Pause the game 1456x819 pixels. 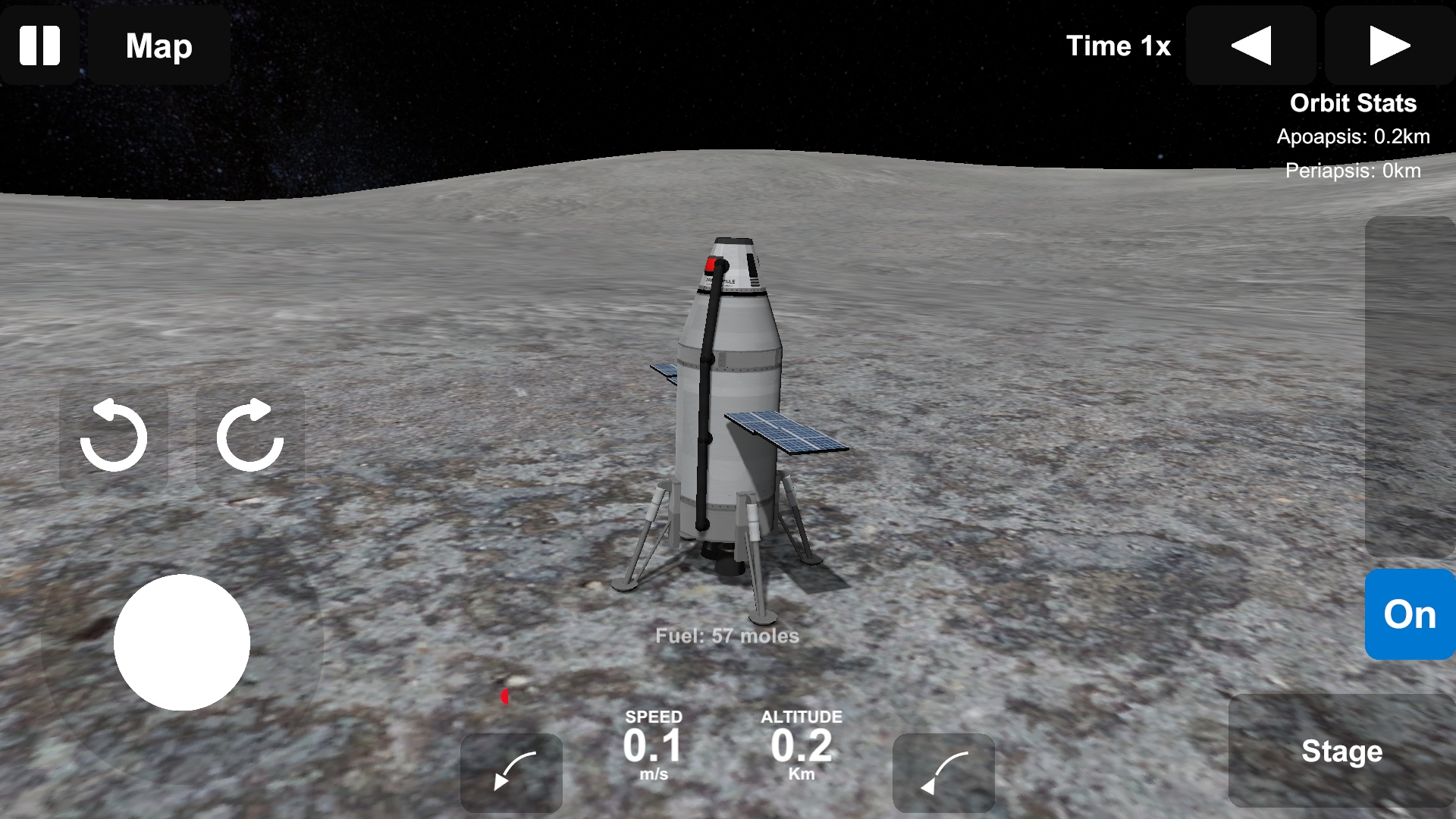[x=39, y=45]
